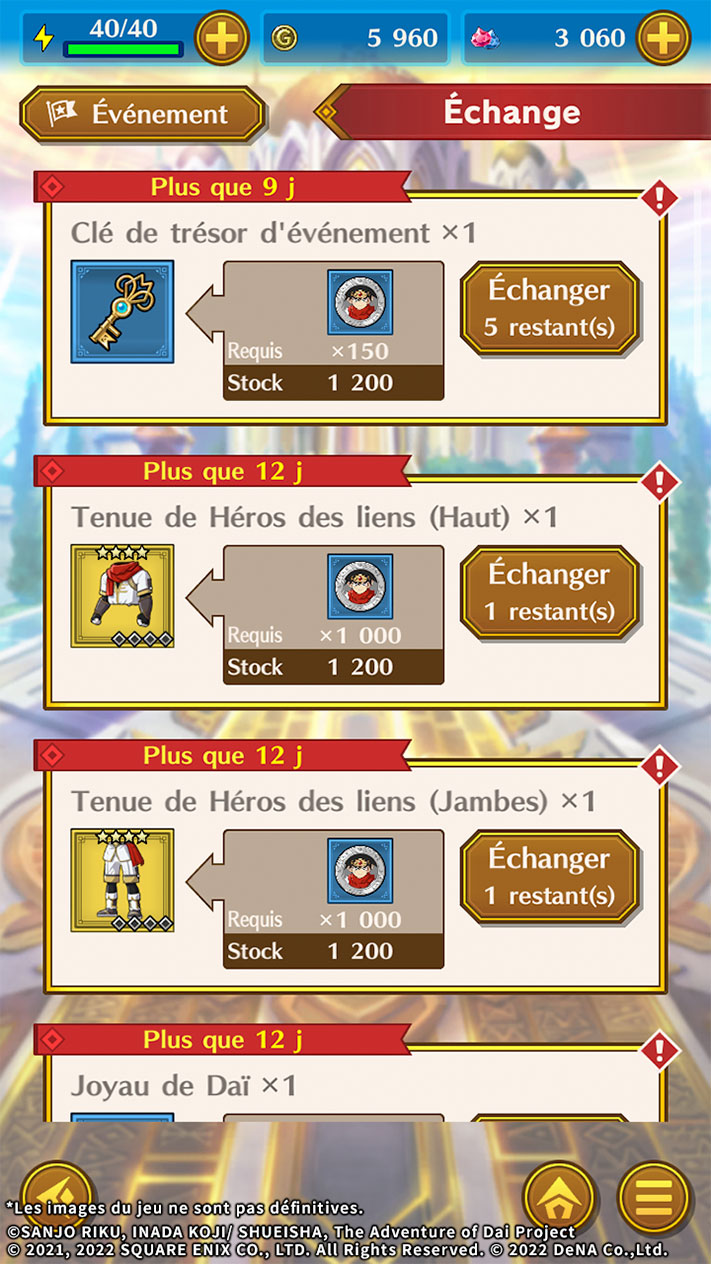Go back with the bottom-left arrow button
Viewport: 711px width, 1264px height.
56,1192
